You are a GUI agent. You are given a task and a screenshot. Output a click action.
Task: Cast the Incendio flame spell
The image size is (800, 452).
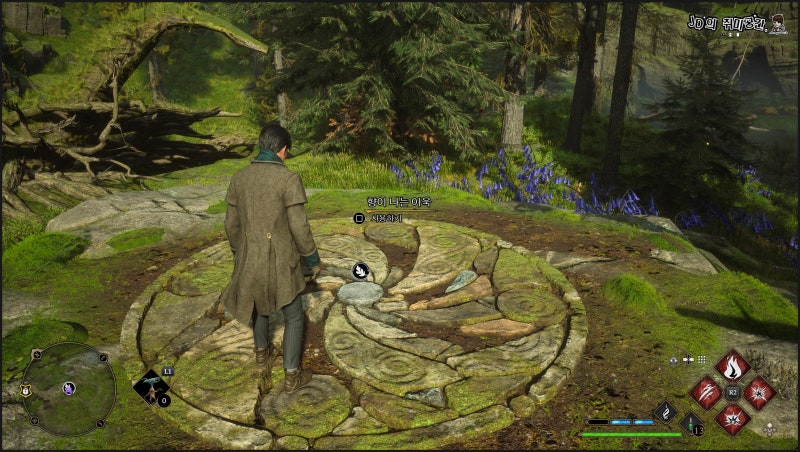coord(733,365)
